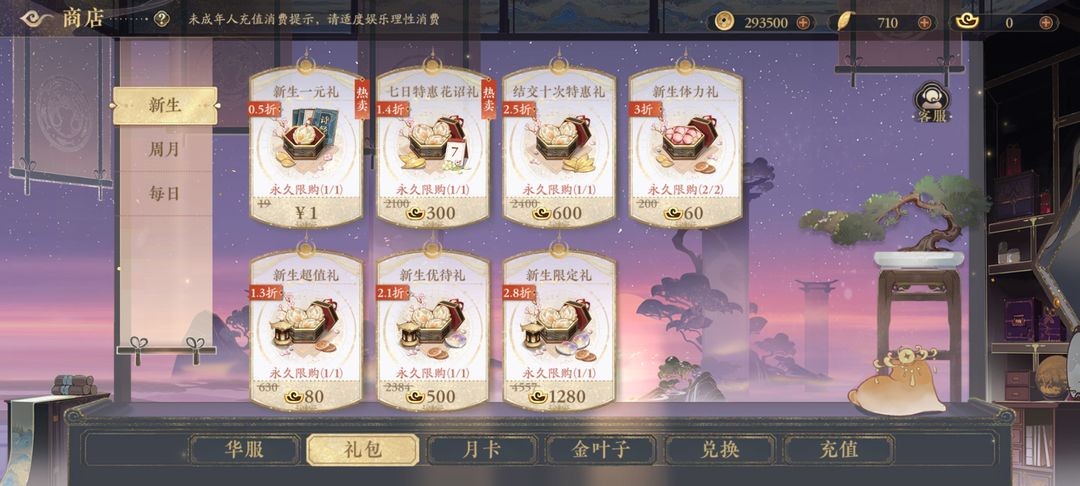Switch to the 每日 side tab
Viewport: 1080px width, 486px height.
coord(165,193)
